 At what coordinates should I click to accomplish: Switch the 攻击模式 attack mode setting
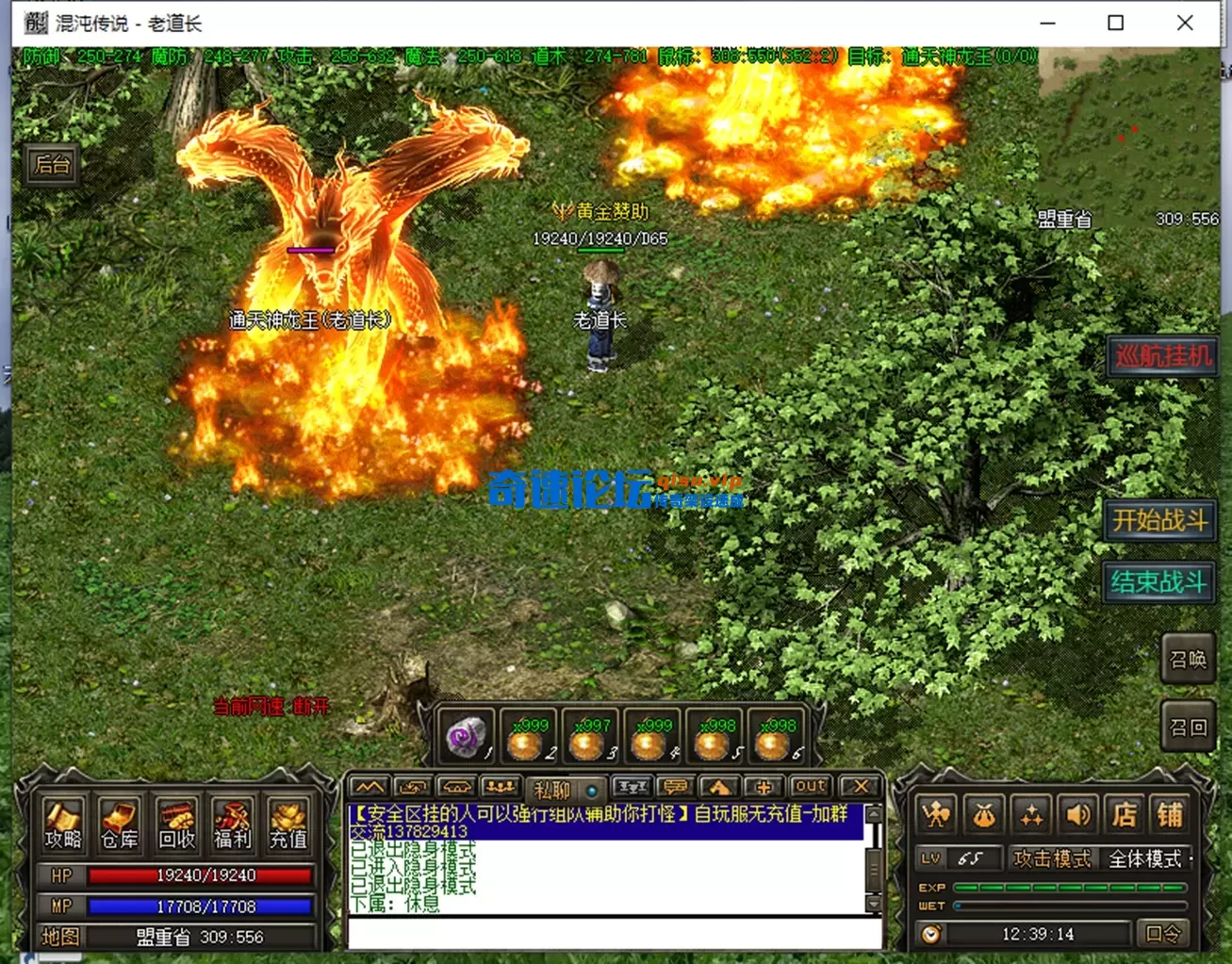click(x=1053, y=859)
